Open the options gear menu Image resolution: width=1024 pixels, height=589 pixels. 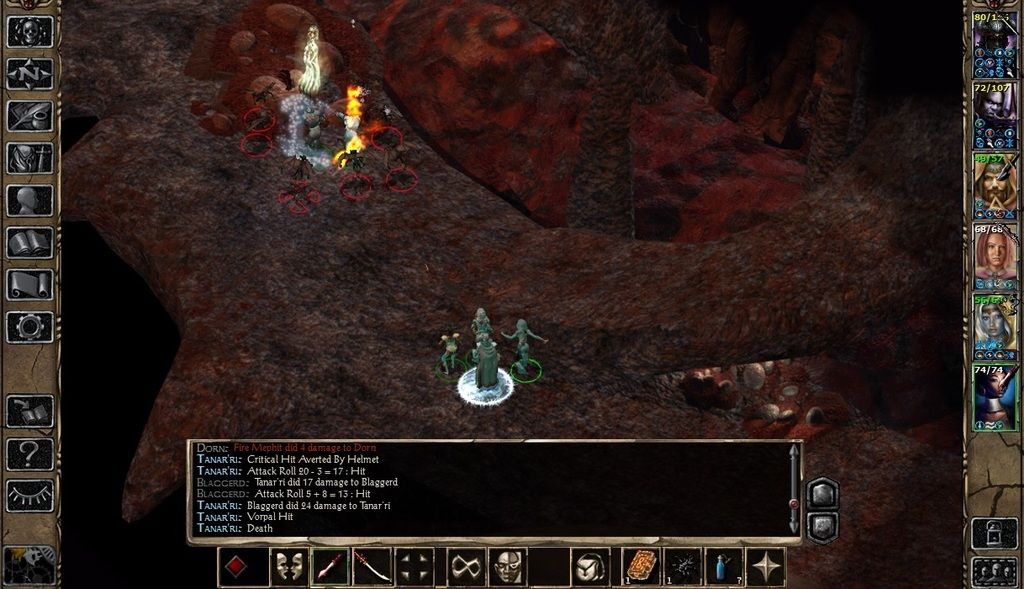click(x=30, y=326)
